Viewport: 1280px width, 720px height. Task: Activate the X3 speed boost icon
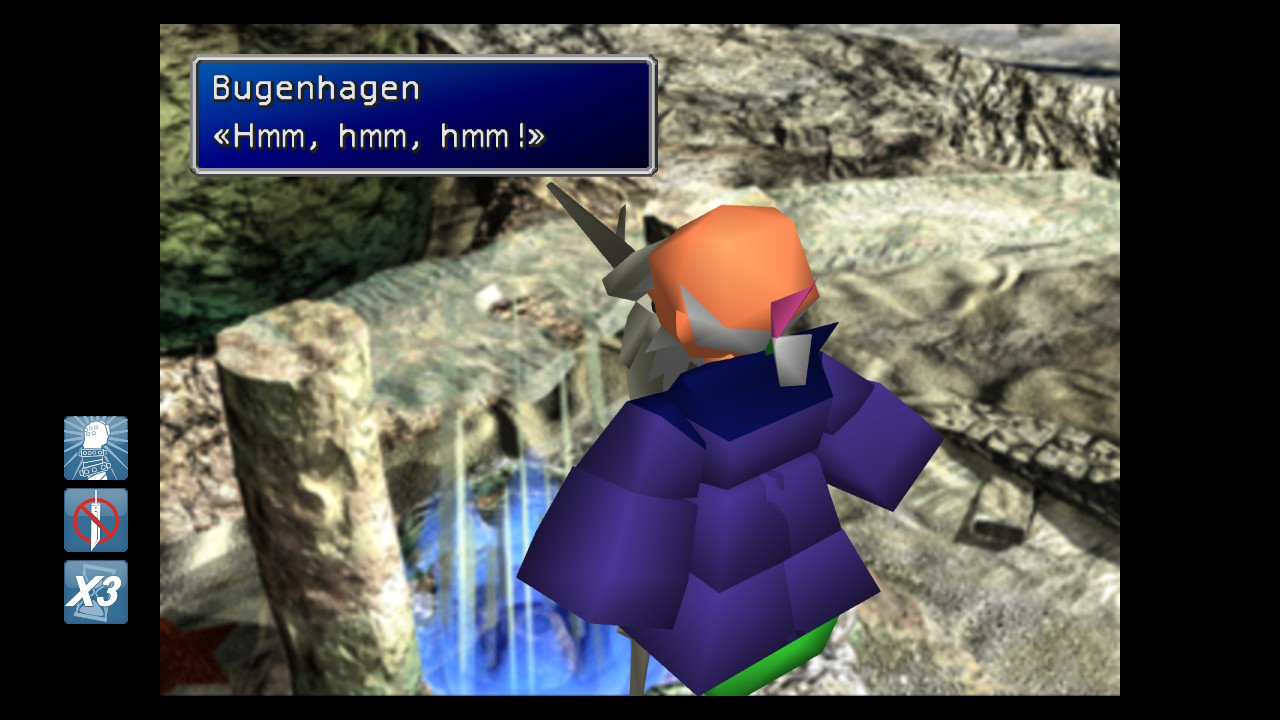pyautogui.click(x=96, y=592)
